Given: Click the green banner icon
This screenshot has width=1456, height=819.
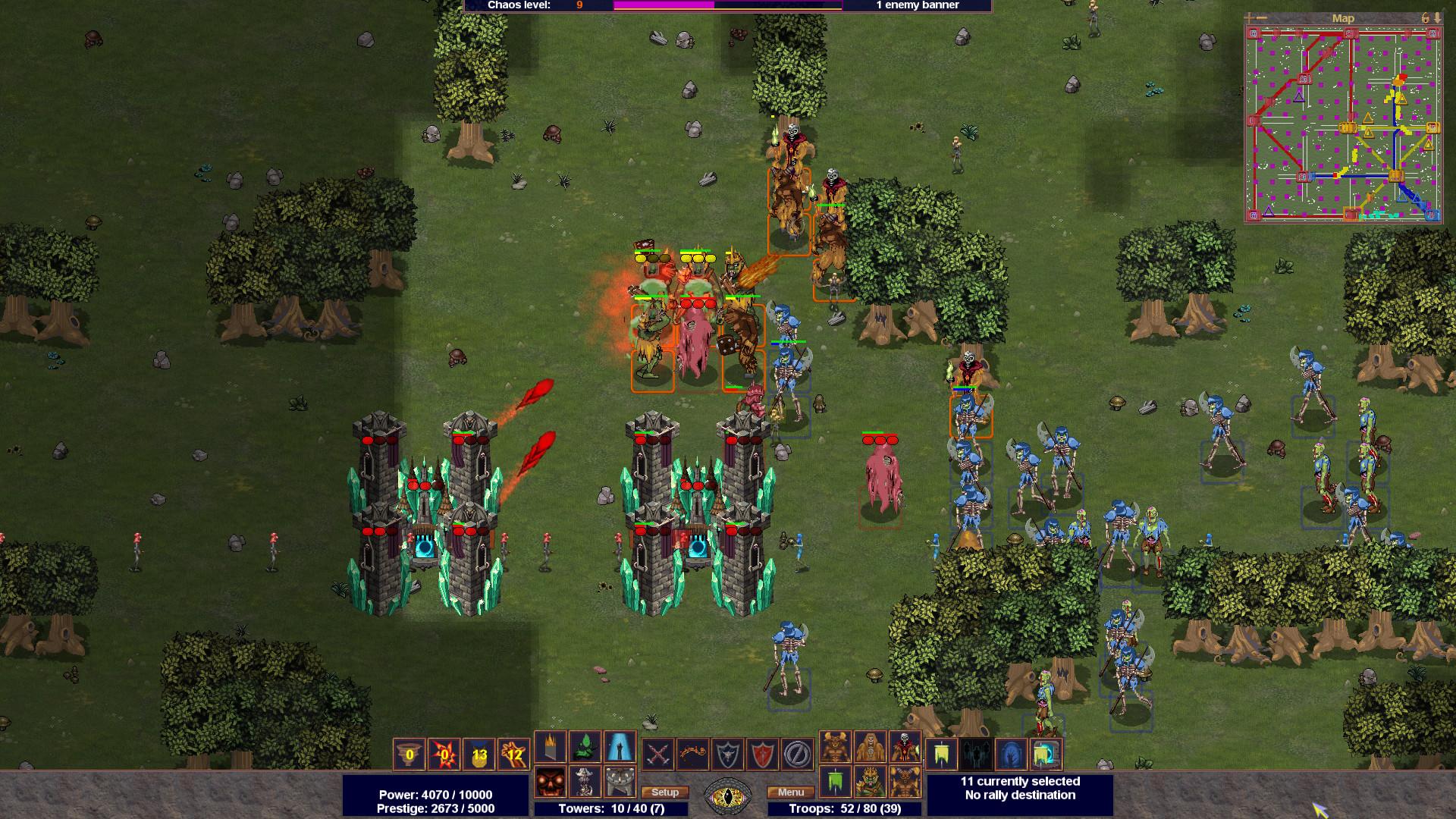Looking at the screenshot, I should (x=835, y=782).
